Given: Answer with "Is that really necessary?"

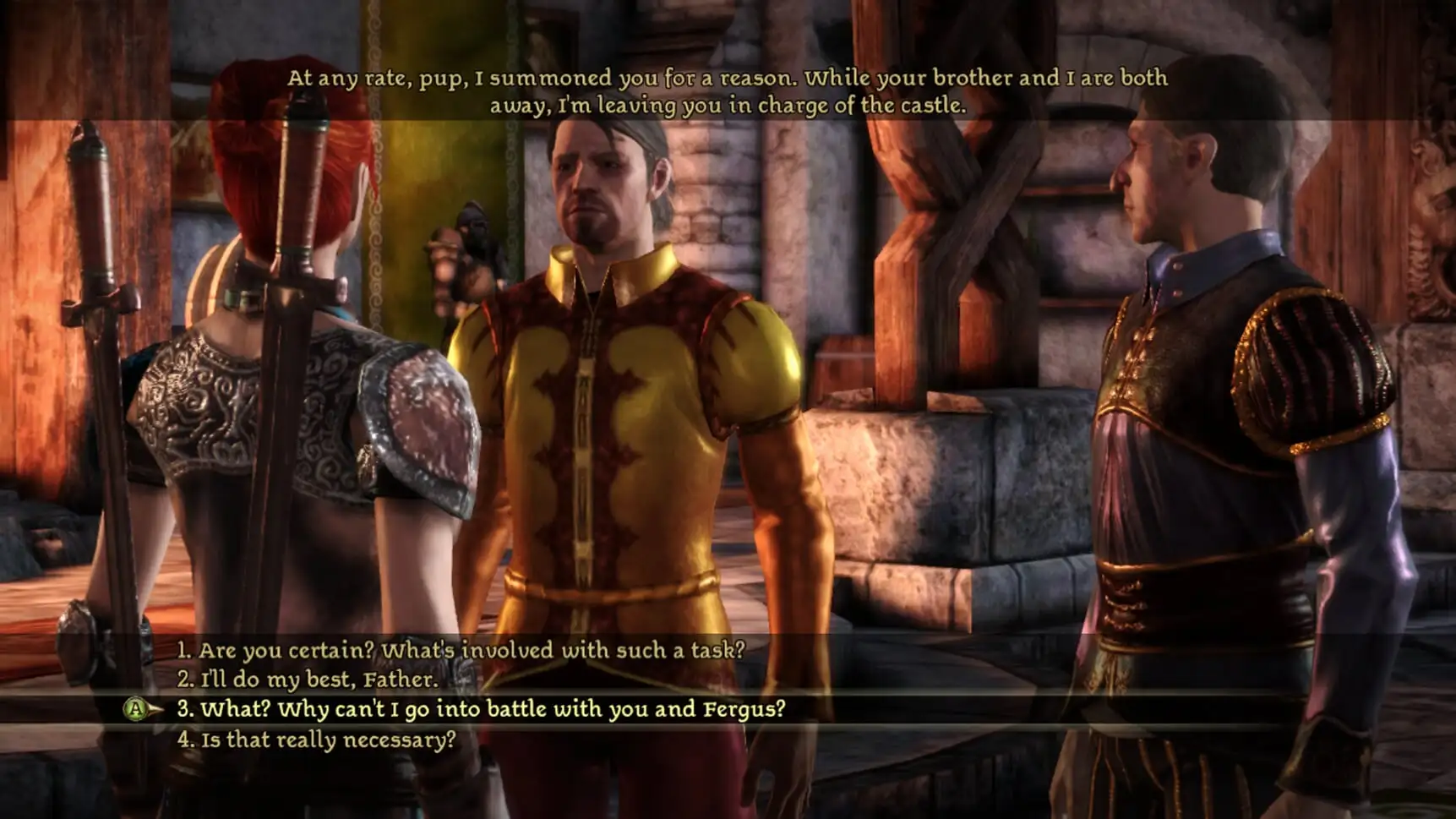Looking at the screenshot, I should [316, 740].
